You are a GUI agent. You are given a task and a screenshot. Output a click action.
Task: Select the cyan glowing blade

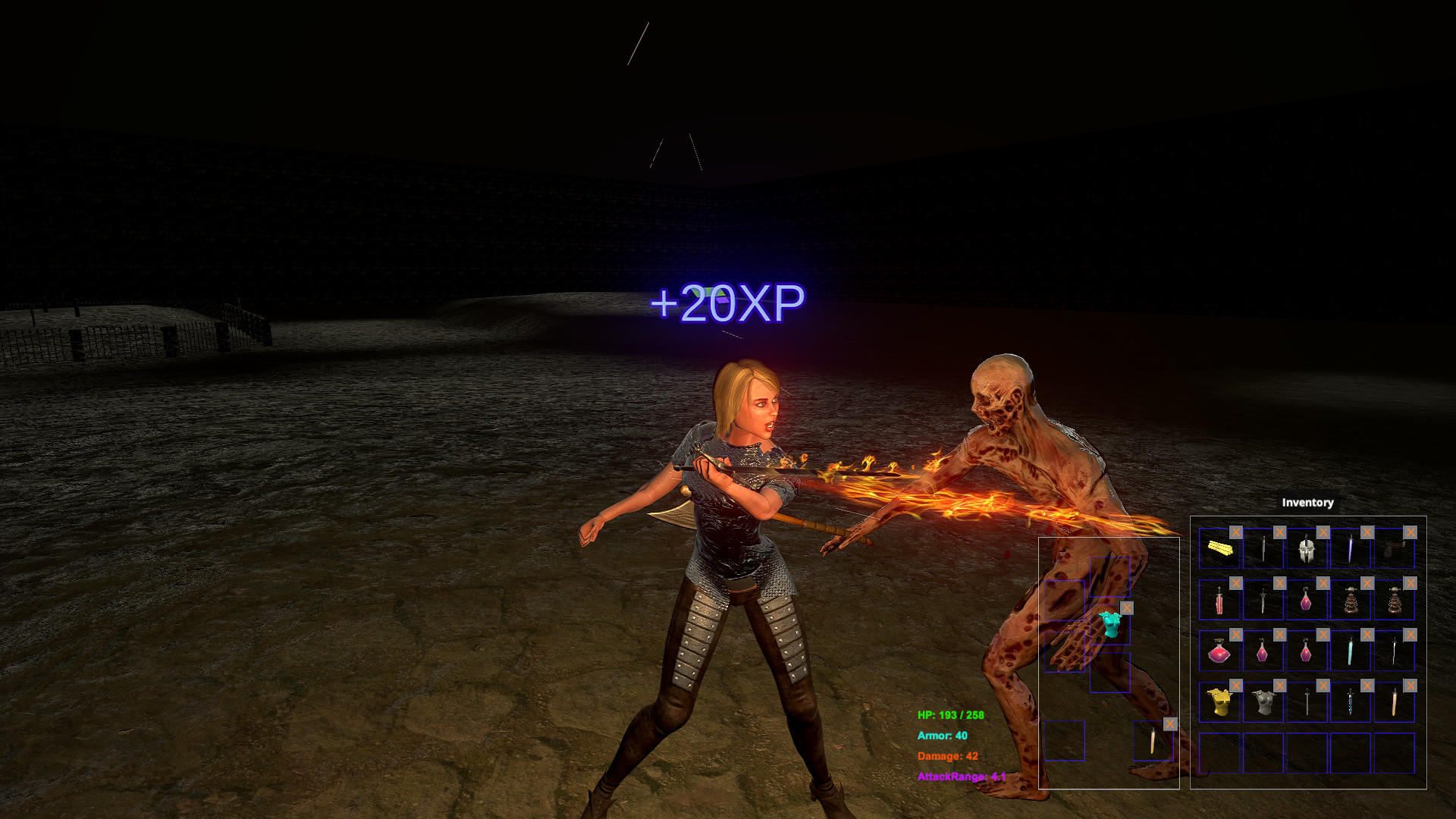point(1350,651)
